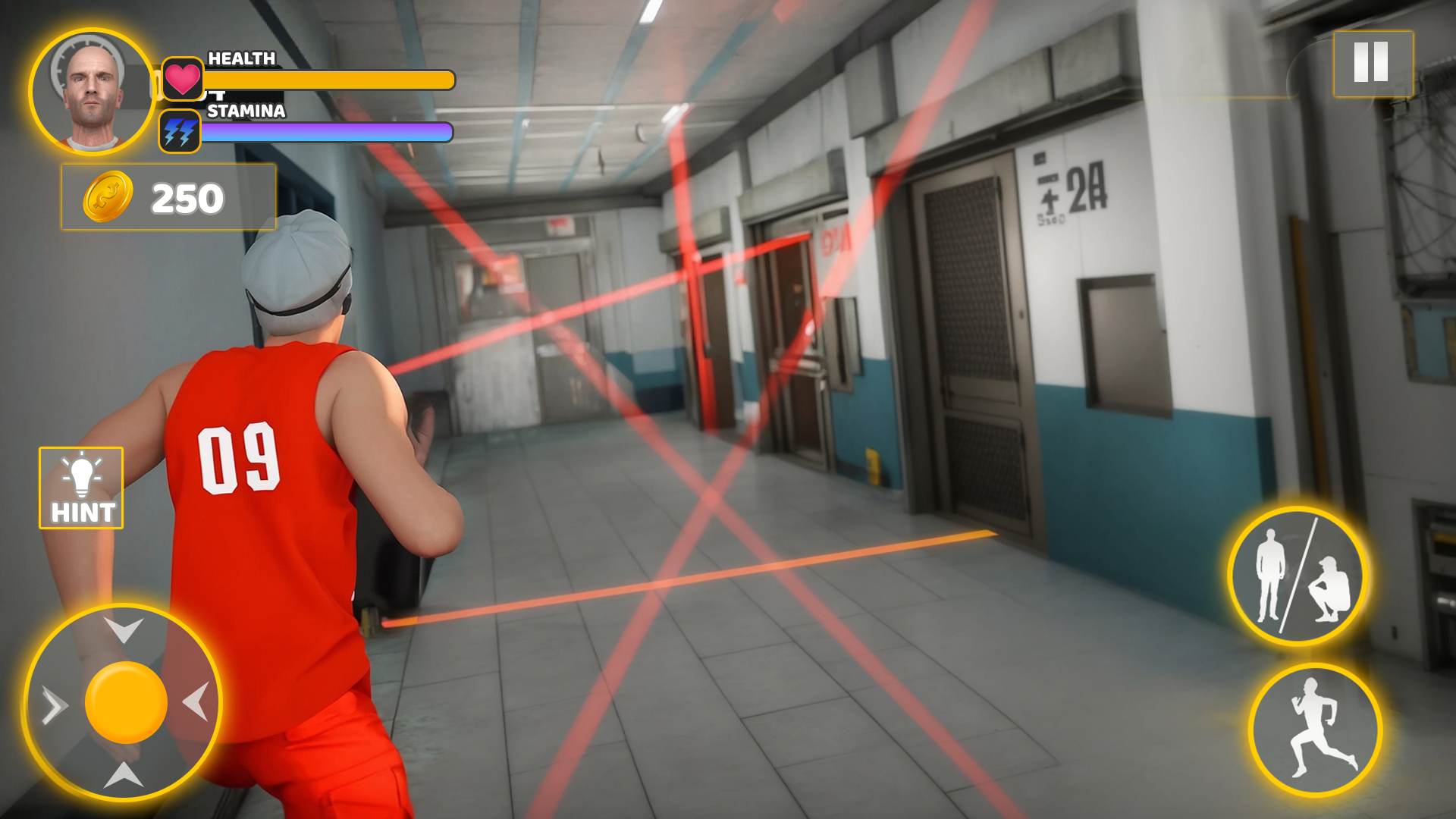This screenshot has height=819, width=1456.
Task: Click the pink heart health icon
Action: [x=180, y=76]
